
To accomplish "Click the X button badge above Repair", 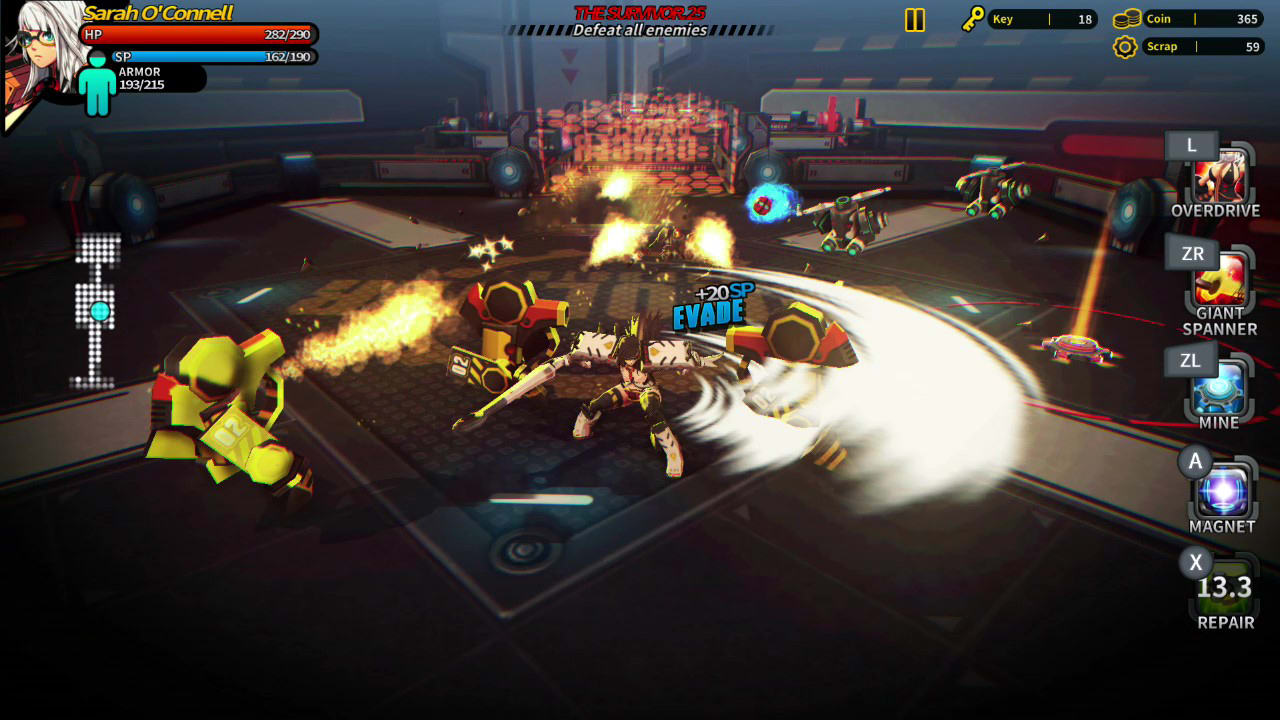I will [1195, 563].
